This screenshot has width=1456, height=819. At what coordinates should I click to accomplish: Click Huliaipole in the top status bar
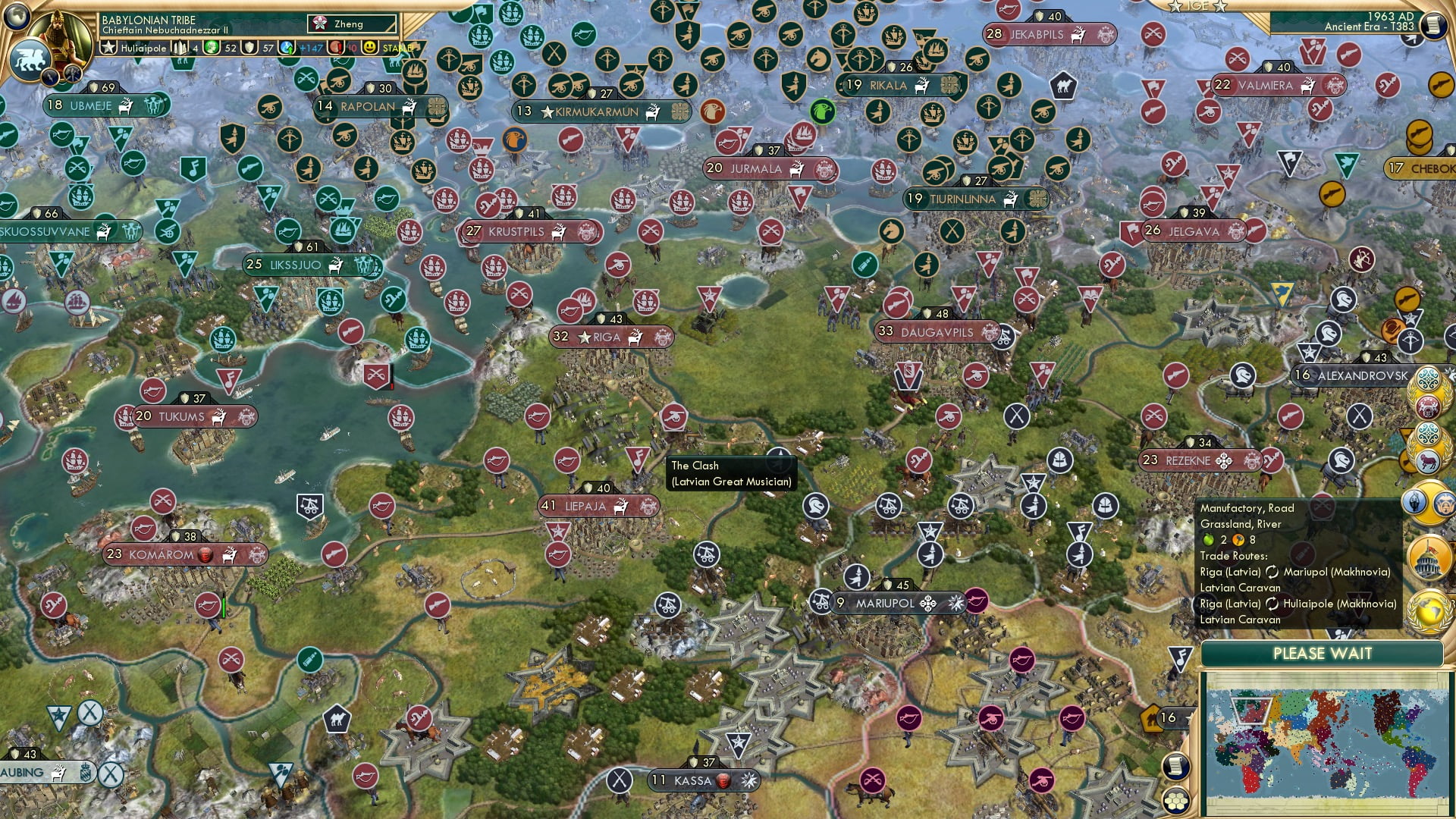(x=144, y=48)
